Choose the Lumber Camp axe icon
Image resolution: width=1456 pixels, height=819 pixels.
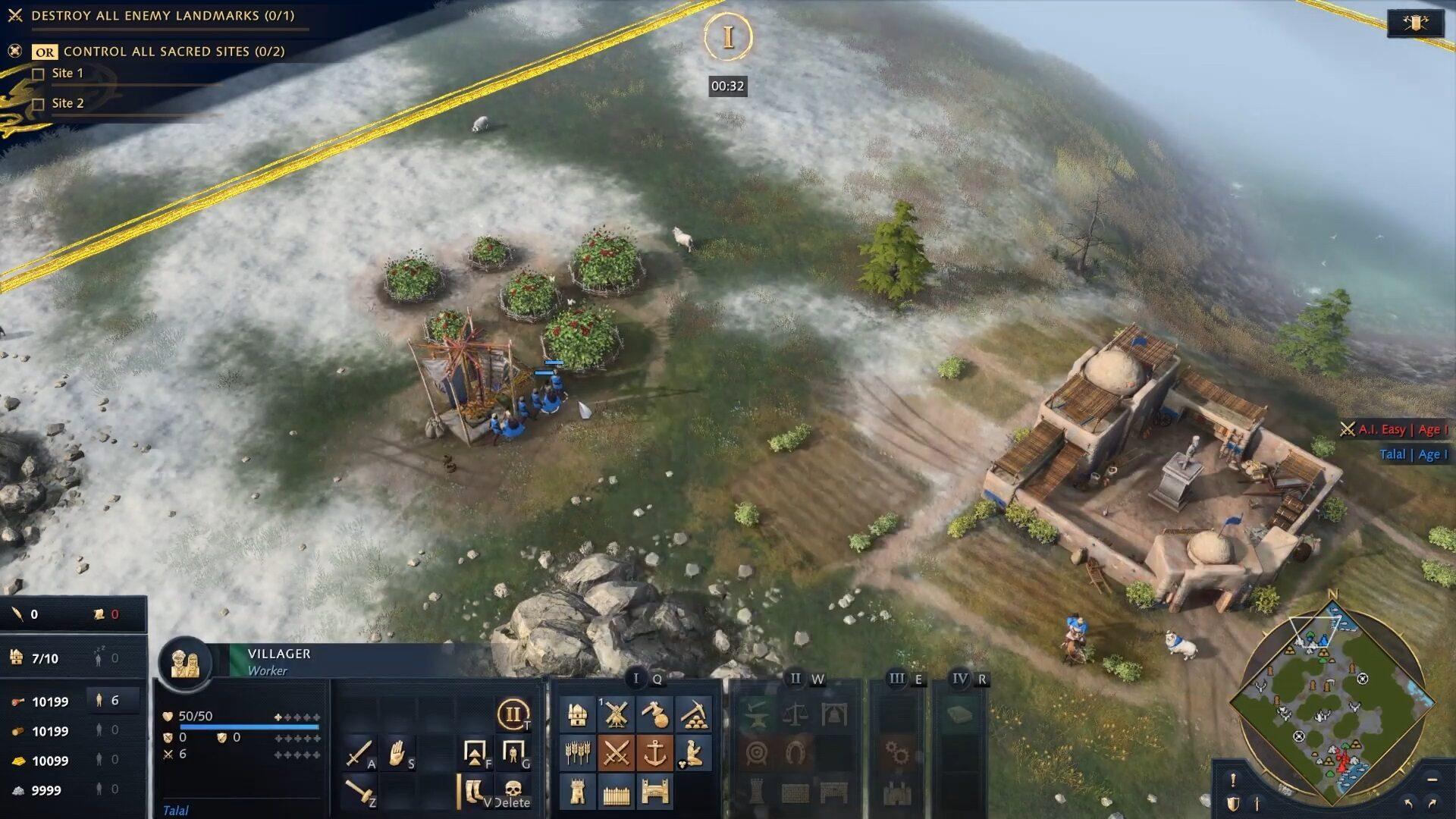654,714
